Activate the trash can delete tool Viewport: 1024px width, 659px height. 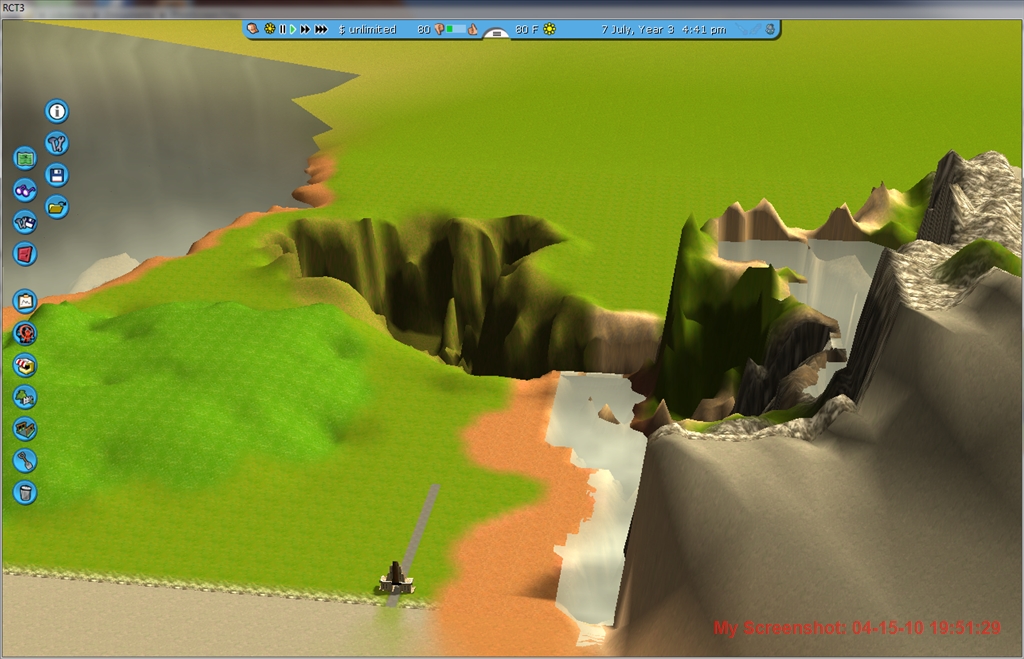point(25,492)
